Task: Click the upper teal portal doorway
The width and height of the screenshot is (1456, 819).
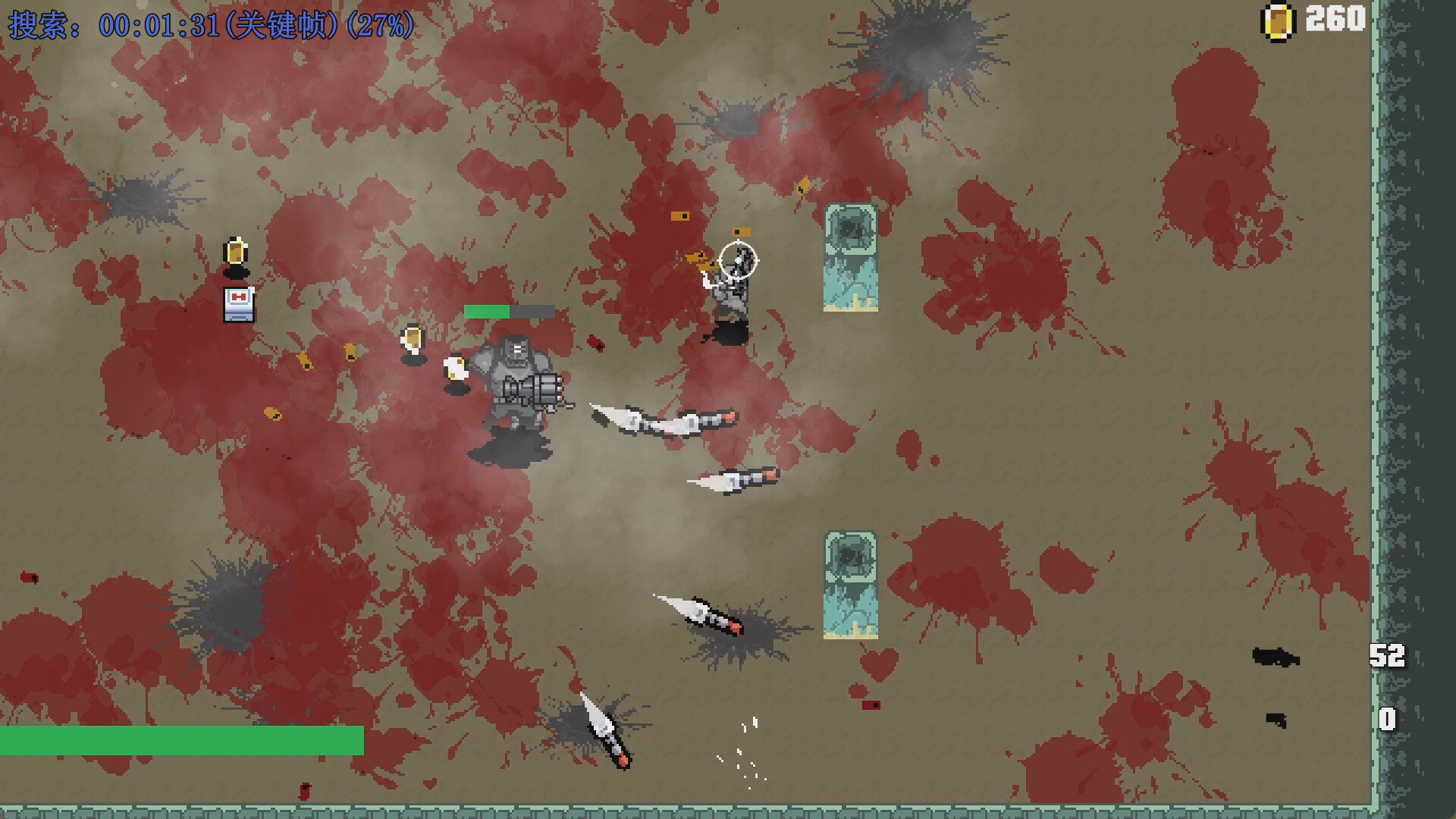Action: tap(851, 258)
